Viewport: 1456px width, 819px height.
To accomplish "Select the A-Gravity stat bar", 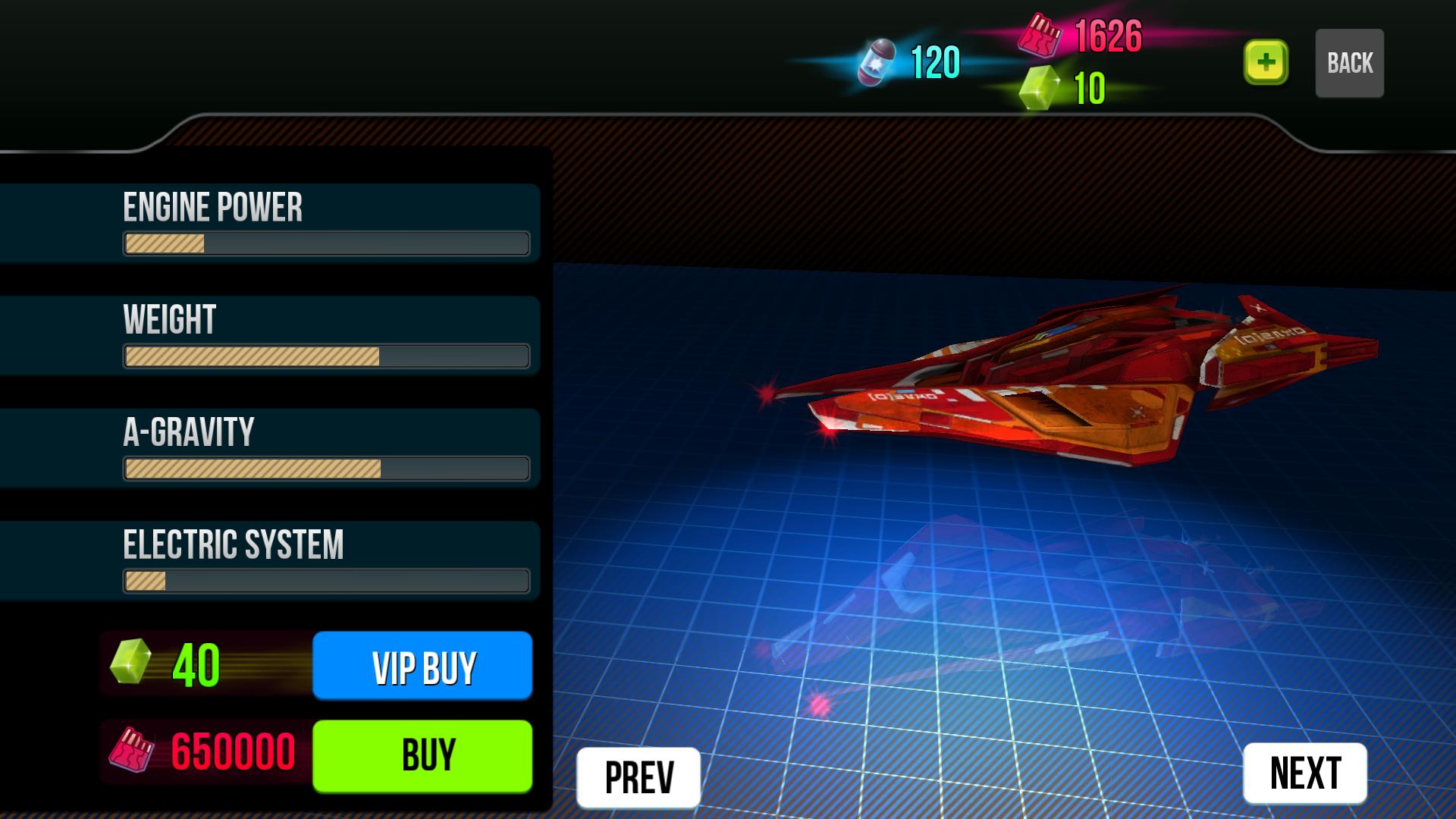I will [x=326, y=467].
